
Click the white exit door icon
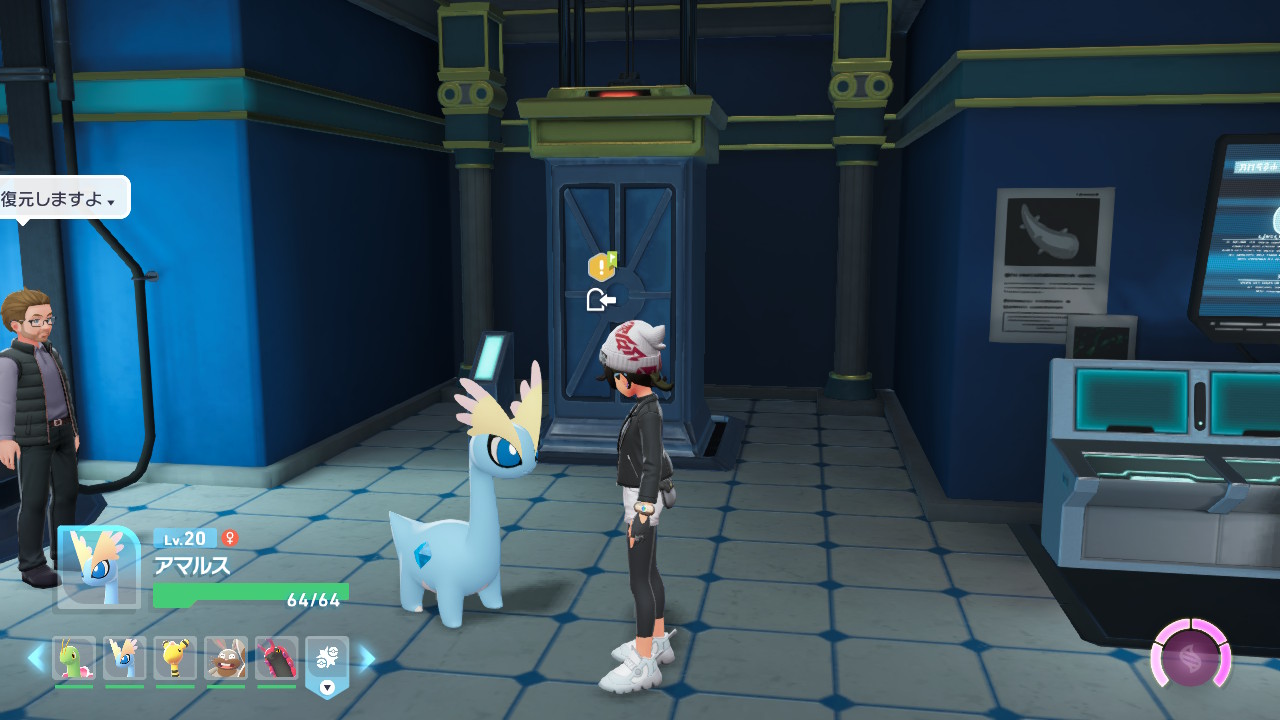pos(600,299)
